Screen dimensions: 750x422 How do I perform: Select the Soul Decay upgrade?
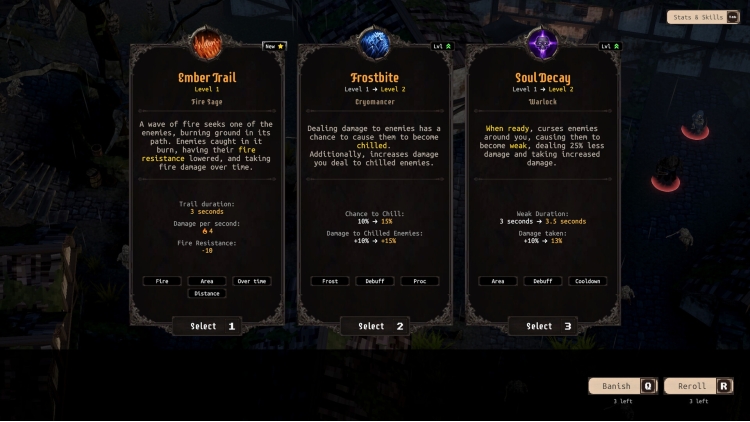[542, 326]
